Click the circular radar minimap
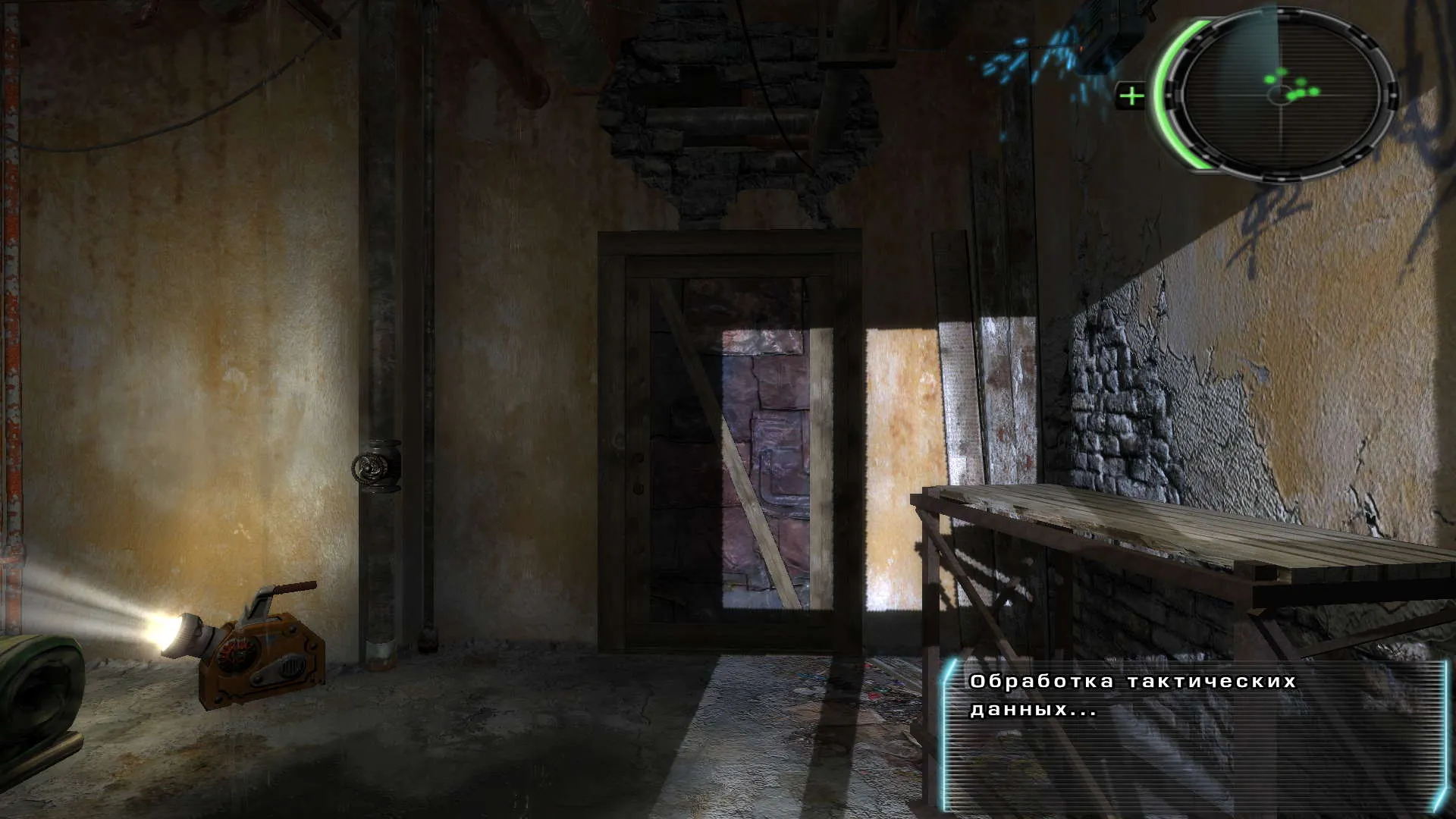The image size is (1456, 819). 1282,95
